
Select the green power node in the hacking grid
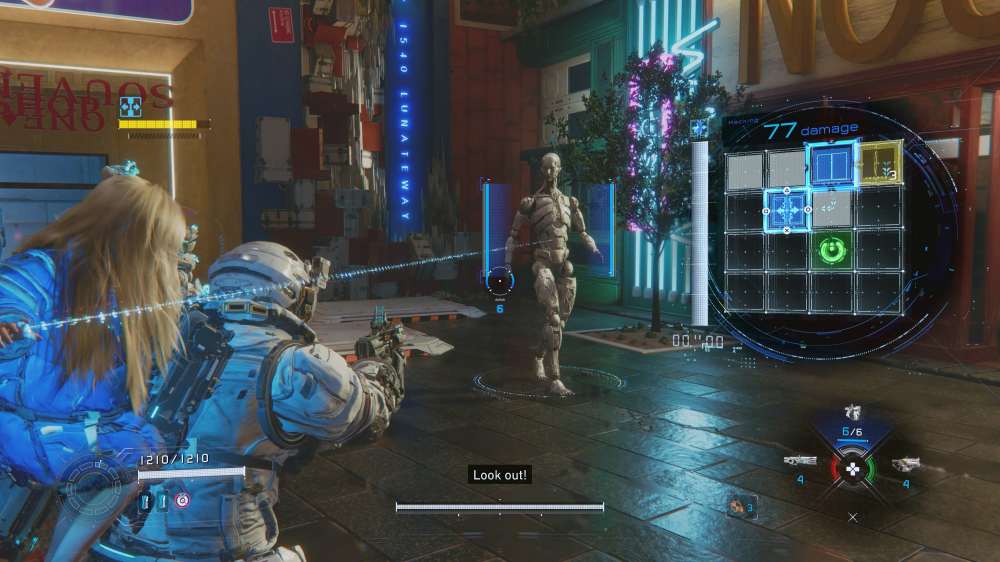[x=833, y=249]
